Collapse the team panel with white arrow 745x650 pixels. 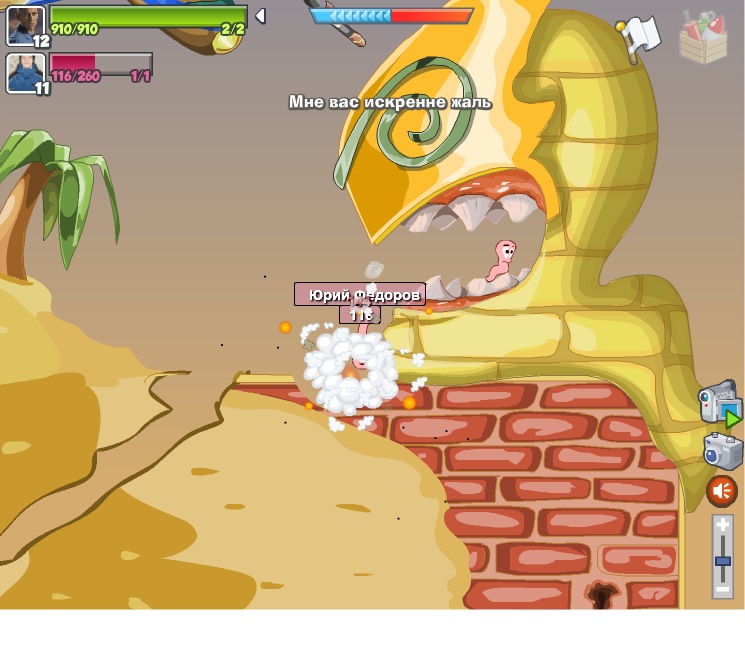260,16
